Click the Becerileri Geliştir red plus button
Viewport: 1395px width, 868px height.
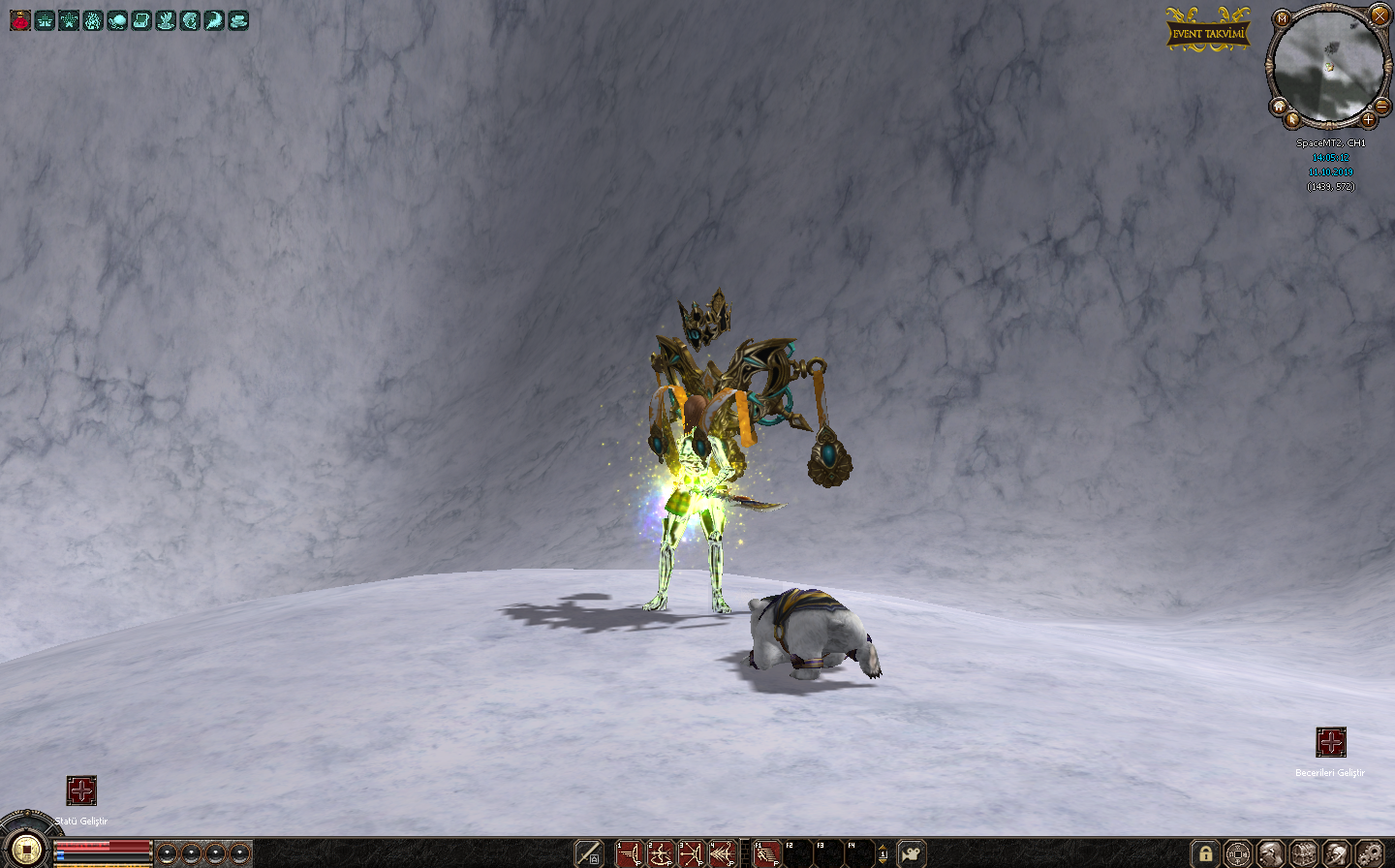click(x=1330, y=742)
